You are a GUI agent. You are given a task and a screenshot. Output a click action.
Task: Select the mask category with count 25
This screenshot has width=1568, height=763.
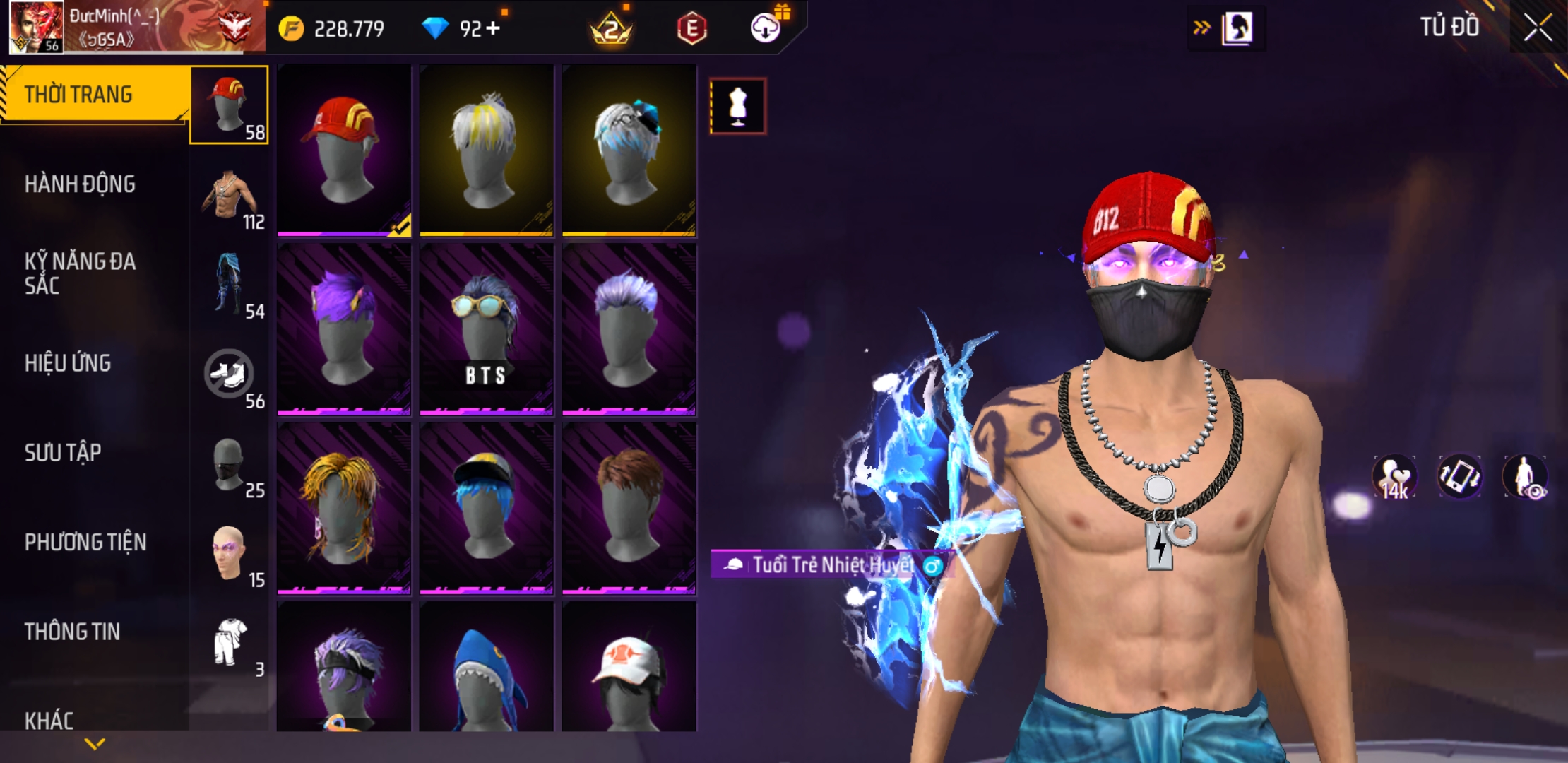230,466
